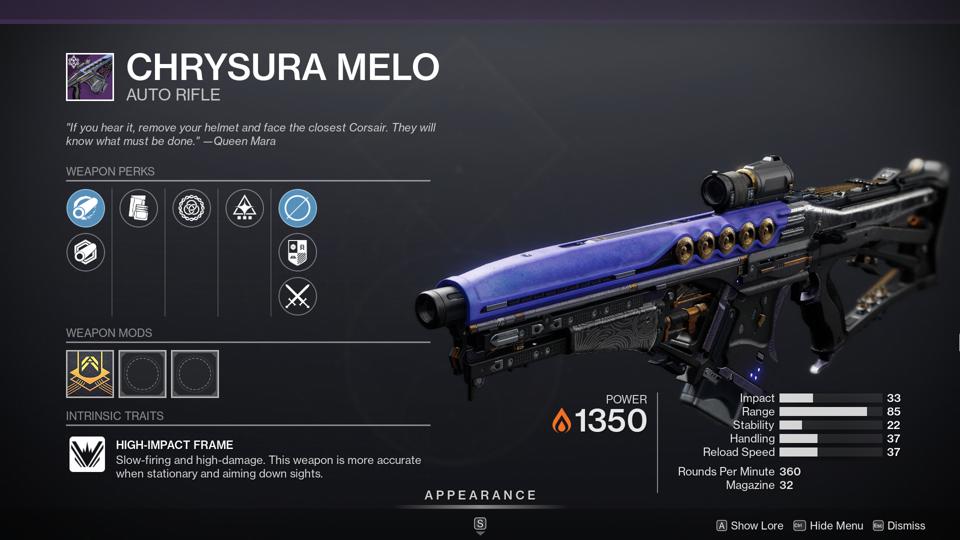Inspect the magazine perk icon

click(139, 209)
